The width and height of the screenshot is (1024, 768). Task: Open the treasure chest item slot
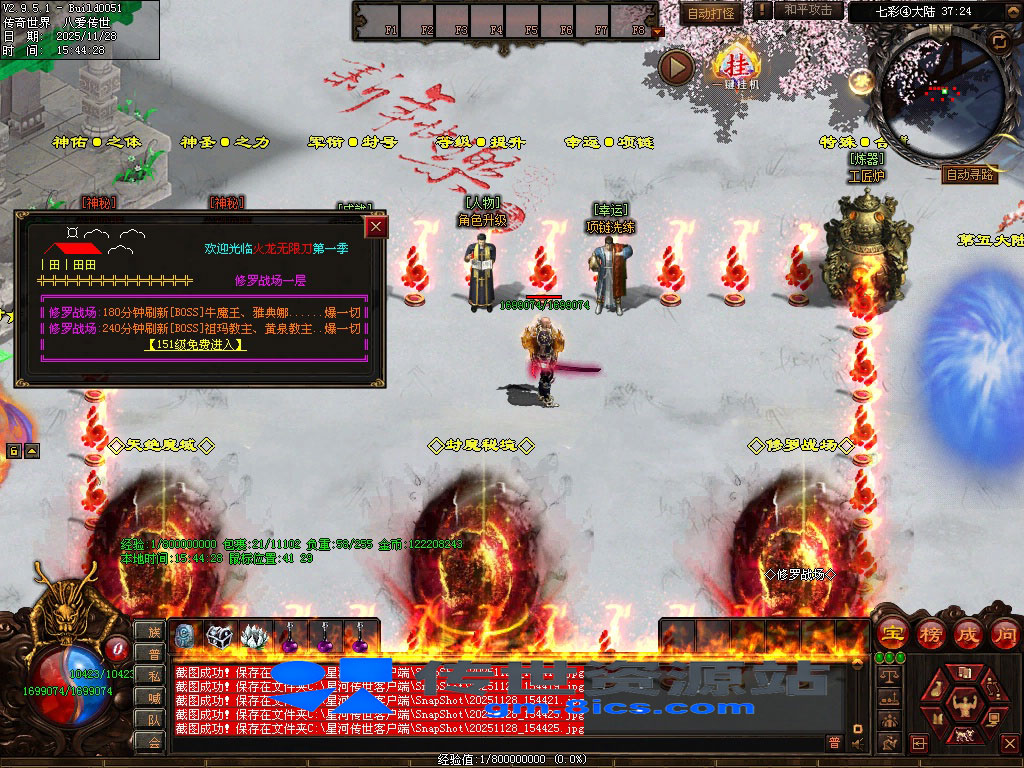pyautogui.click(x=219, y=636)
